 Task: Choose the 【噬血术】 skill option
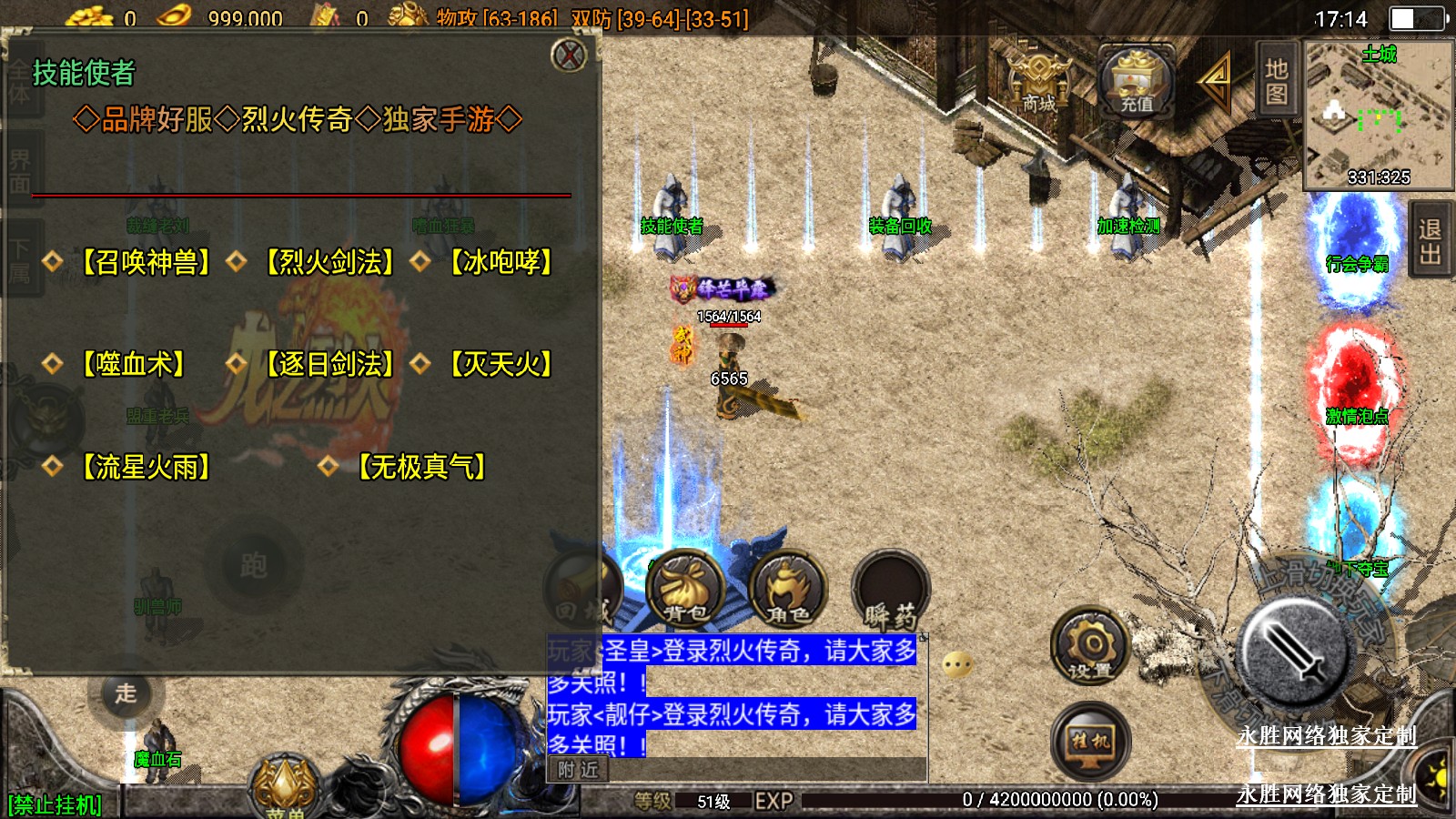click(133, 364)
